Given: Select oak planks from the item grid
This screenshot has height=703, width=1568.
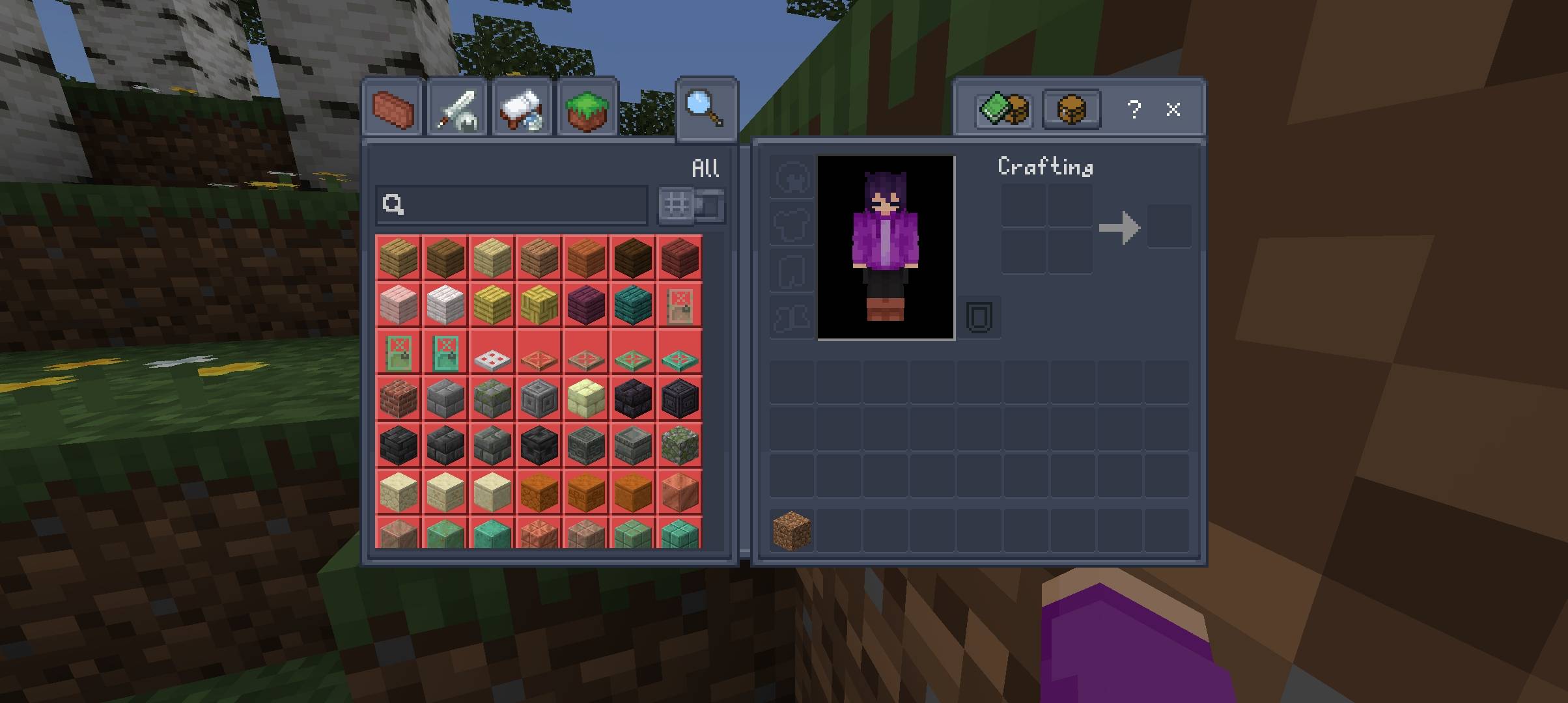Looking at the screenshot, I should pos(399,258).
